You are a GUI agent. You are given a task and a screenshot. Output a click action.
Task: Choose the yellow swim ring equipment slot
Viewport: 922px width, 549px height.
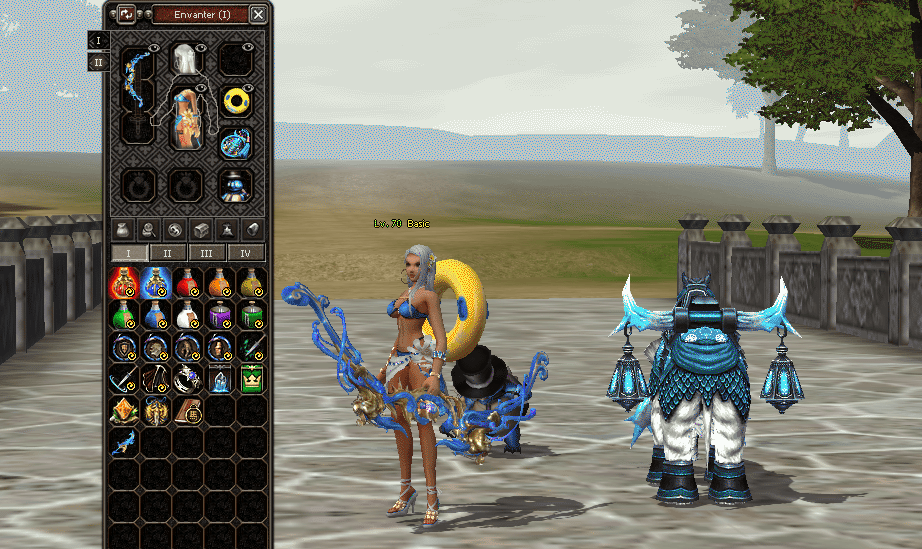pyautogui.click(x=236, y=101)
